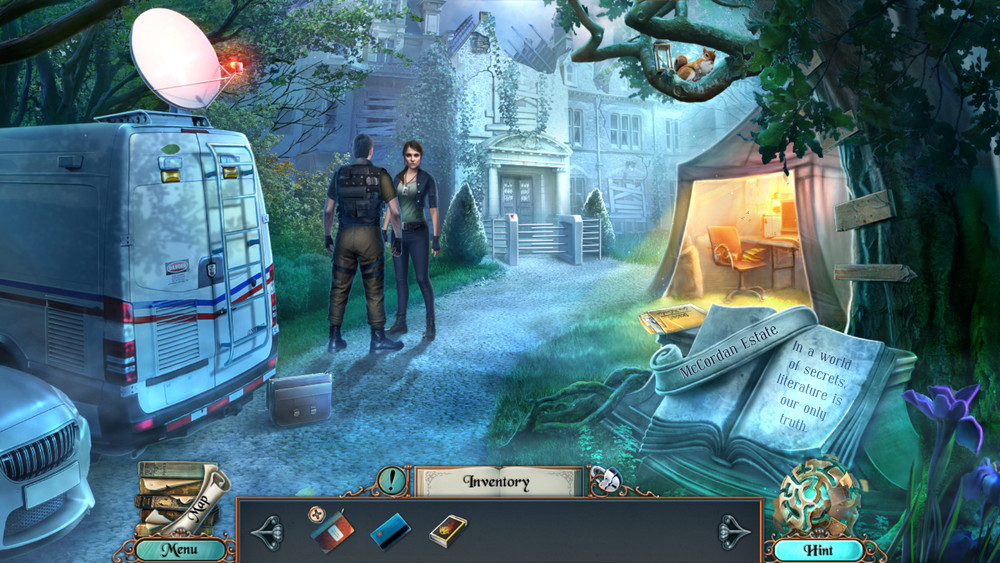Open the Menu button
This screenshot has height=563, width=1000.
coord(180,549)
